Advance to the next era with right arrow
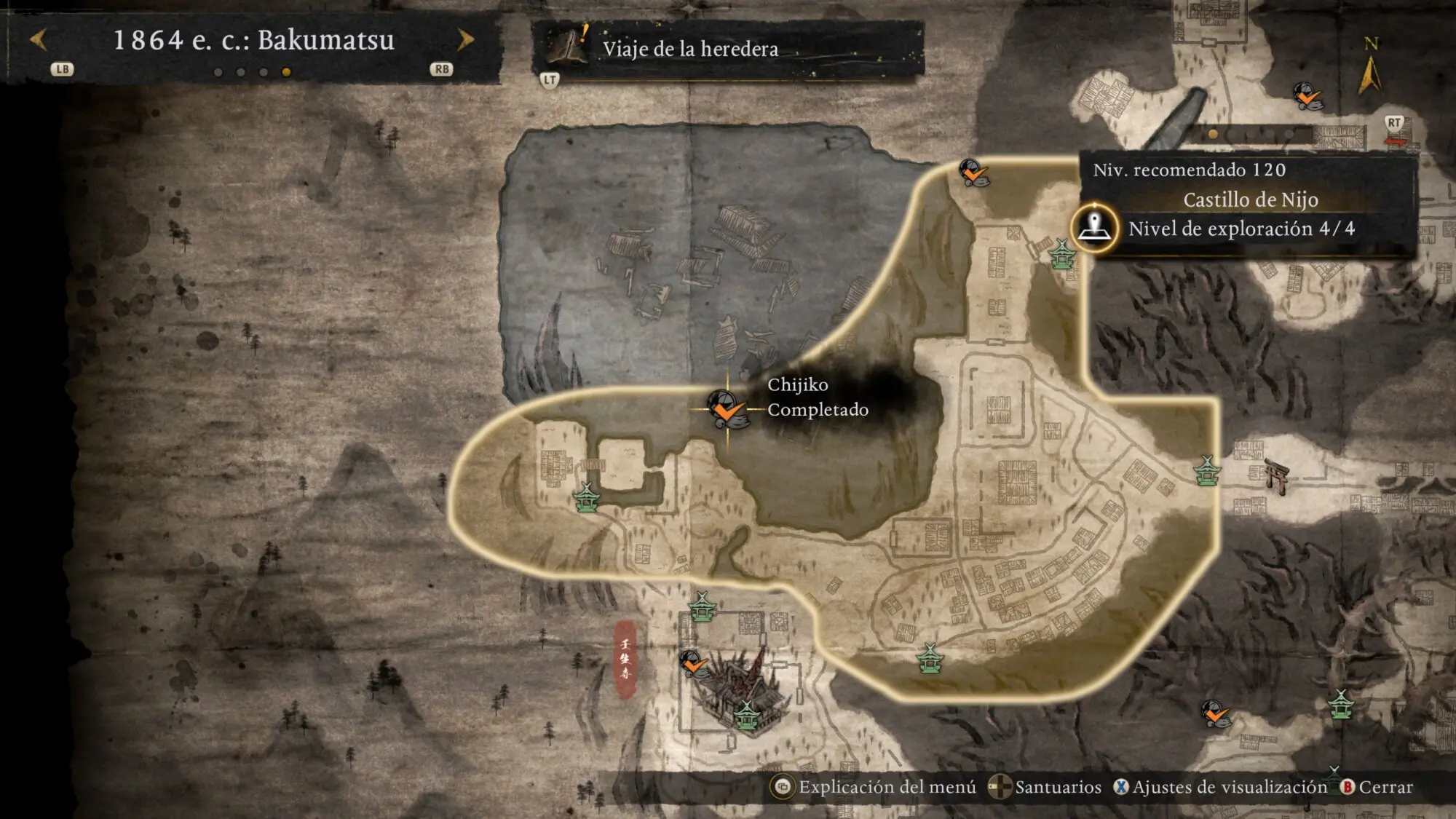Viewport: 1456px width, 819px height. [465, 40]
